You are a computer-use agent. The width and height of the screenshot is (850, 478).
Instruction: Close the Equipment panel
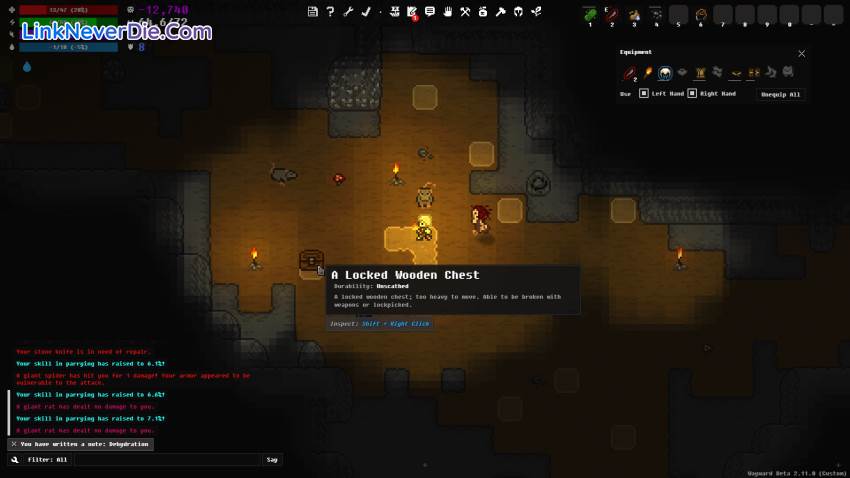[801, 54]
